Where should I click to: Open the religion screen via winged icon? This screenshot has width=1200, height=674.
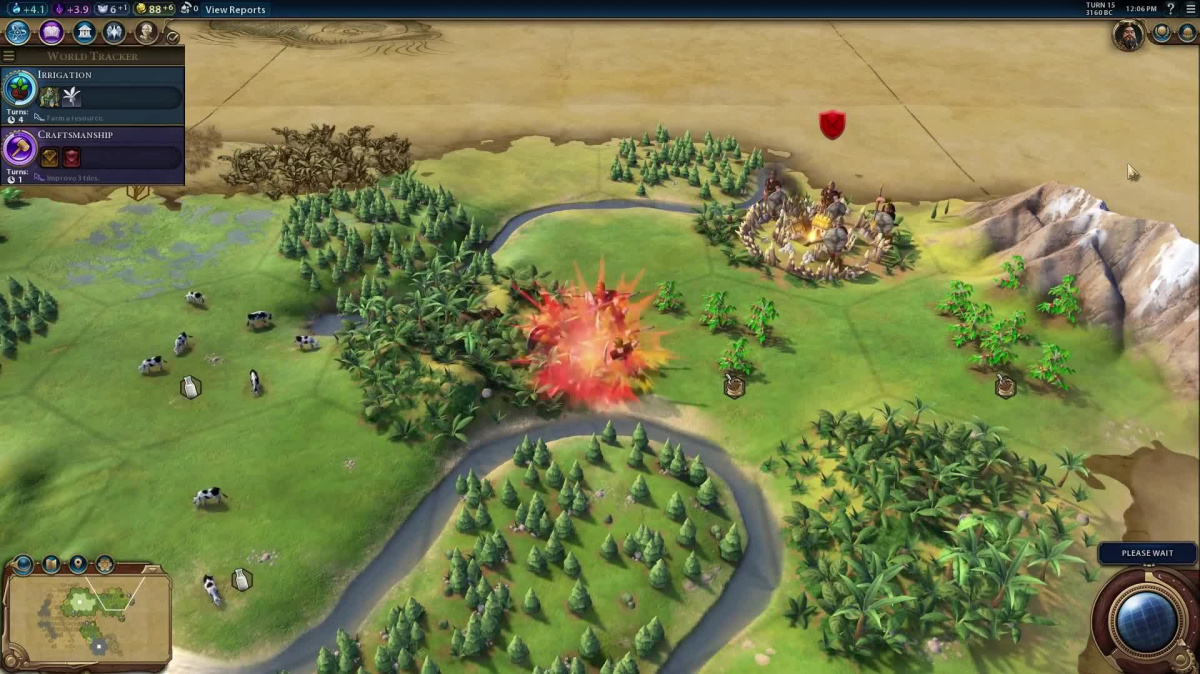115,33
